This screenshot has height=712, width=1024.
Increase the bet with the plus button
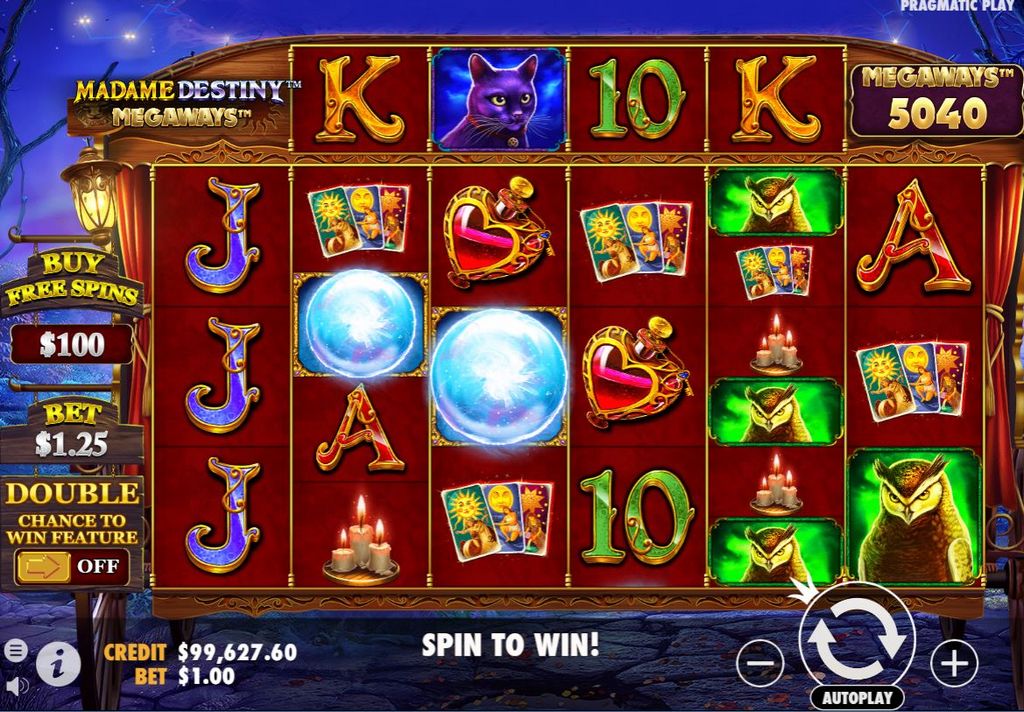click(x=953, y=662)
